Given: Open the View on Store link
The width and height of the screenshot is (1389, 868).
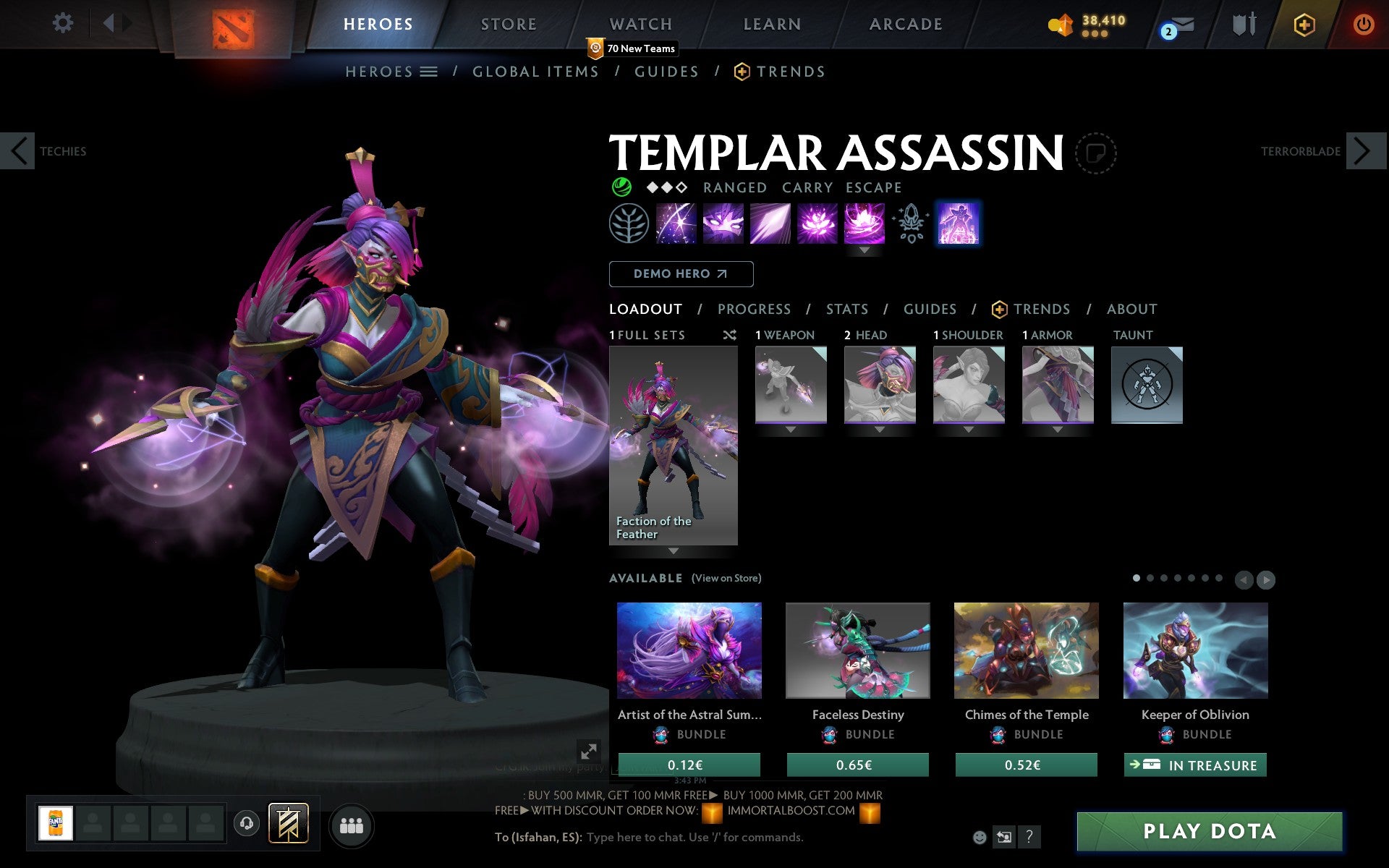Looking at the screenshot, I should [726, 578].
